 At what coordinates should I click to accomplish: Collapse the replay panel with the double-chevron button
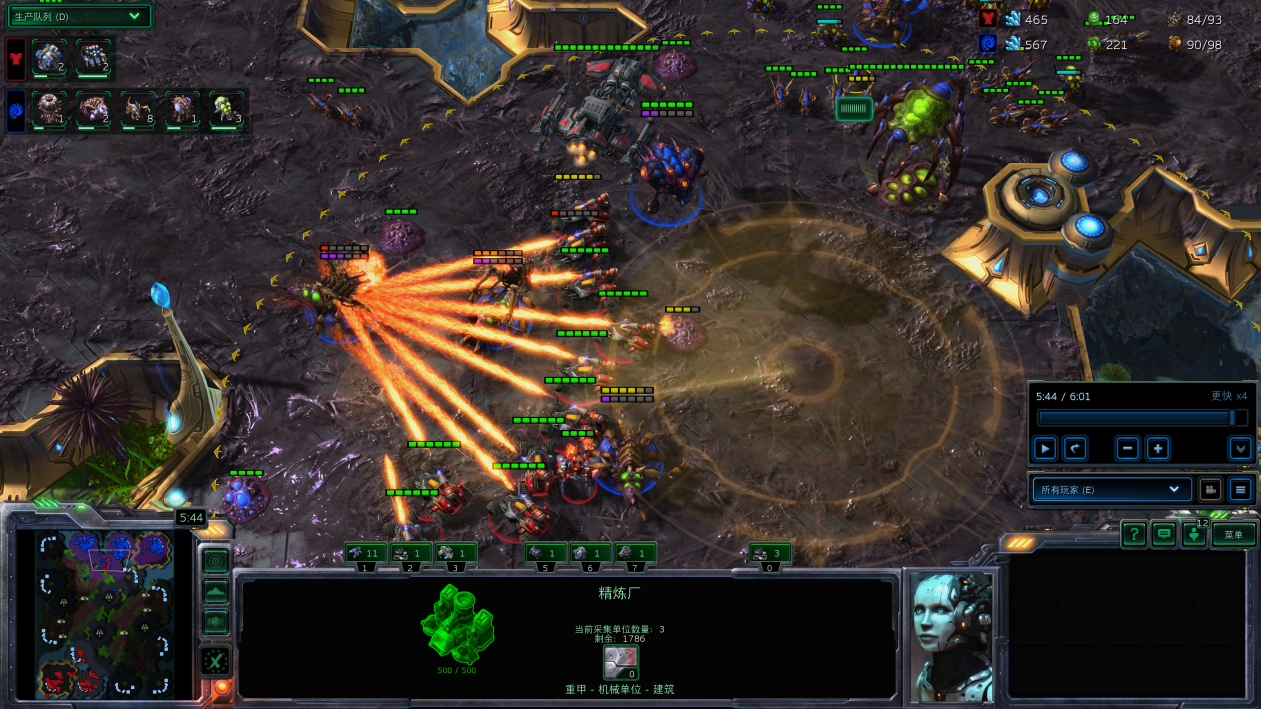click(1240, 449)
